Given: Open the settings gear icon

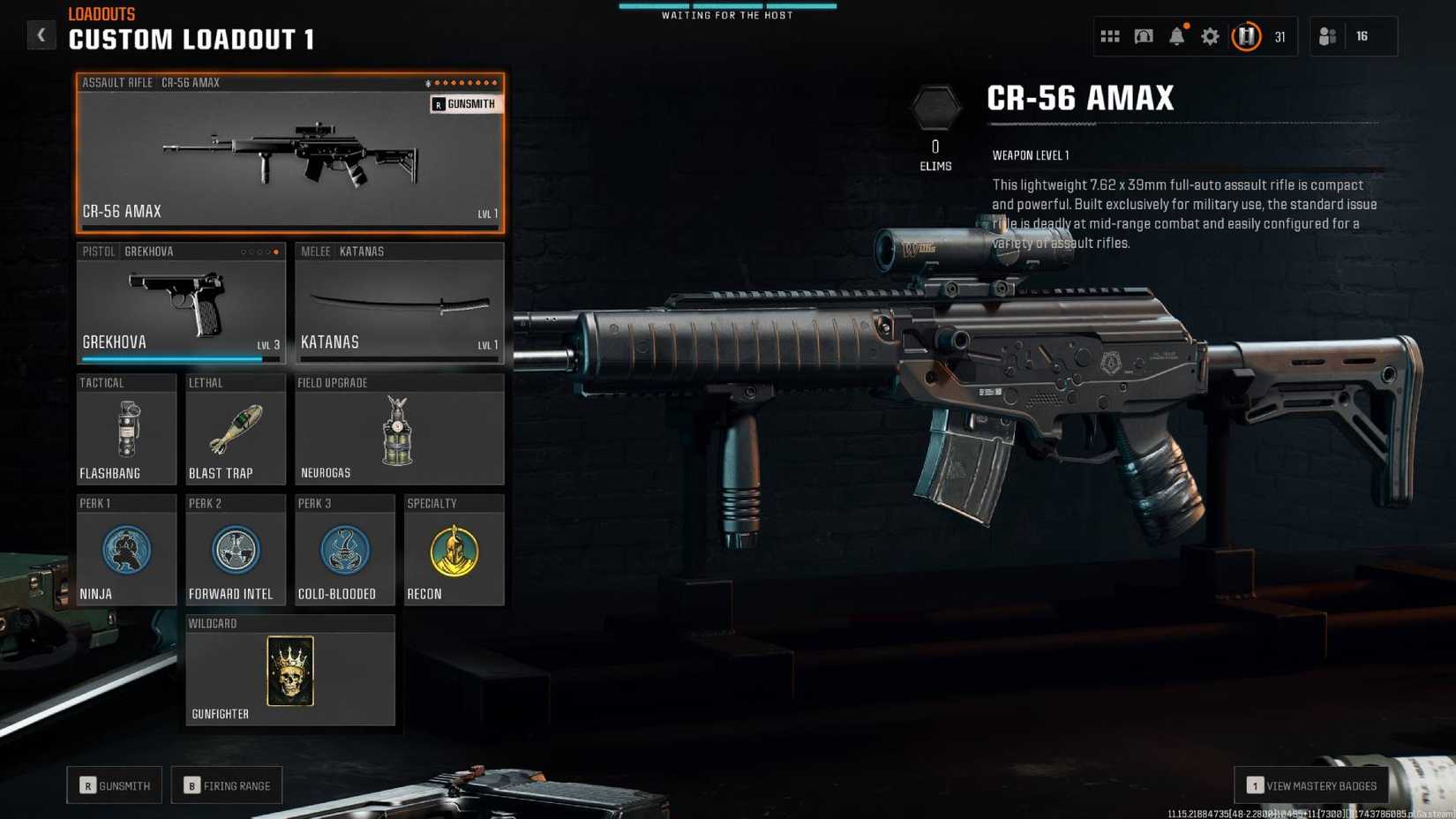Looking at the screenshot, I should [x=1210, y=36].
